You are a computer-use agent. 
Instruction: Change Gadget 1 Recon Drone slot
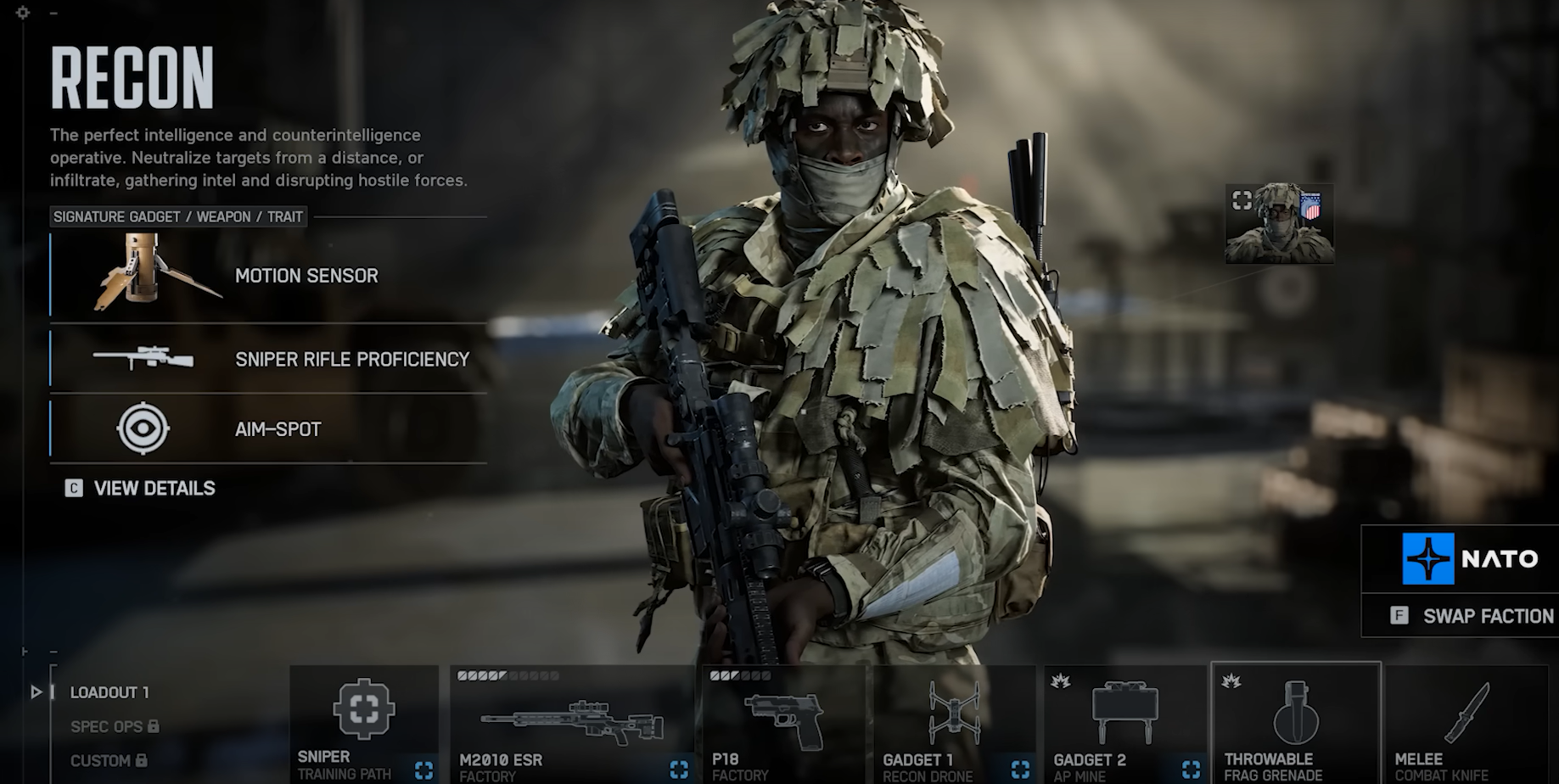(x=954, y=724)
